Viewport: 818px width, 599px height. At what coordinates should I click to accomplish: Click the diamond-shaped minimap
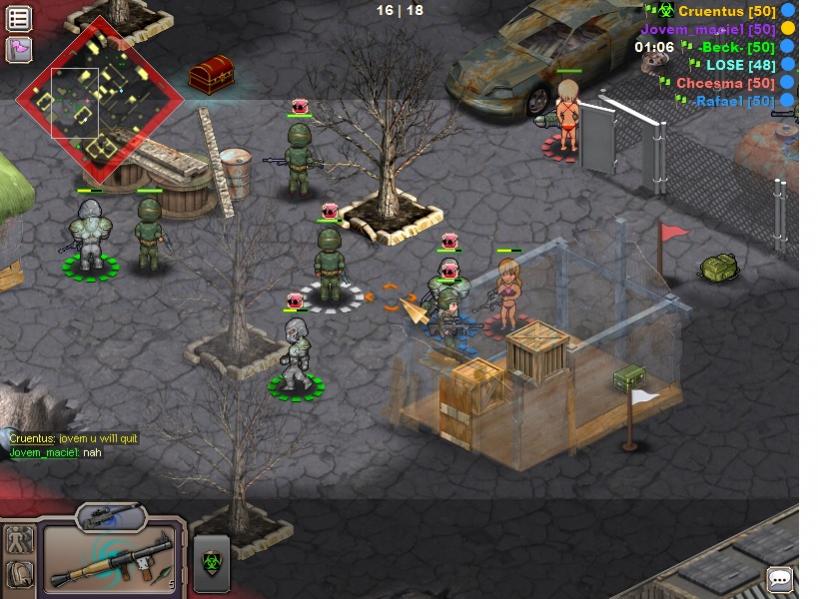tap(100, 98)
